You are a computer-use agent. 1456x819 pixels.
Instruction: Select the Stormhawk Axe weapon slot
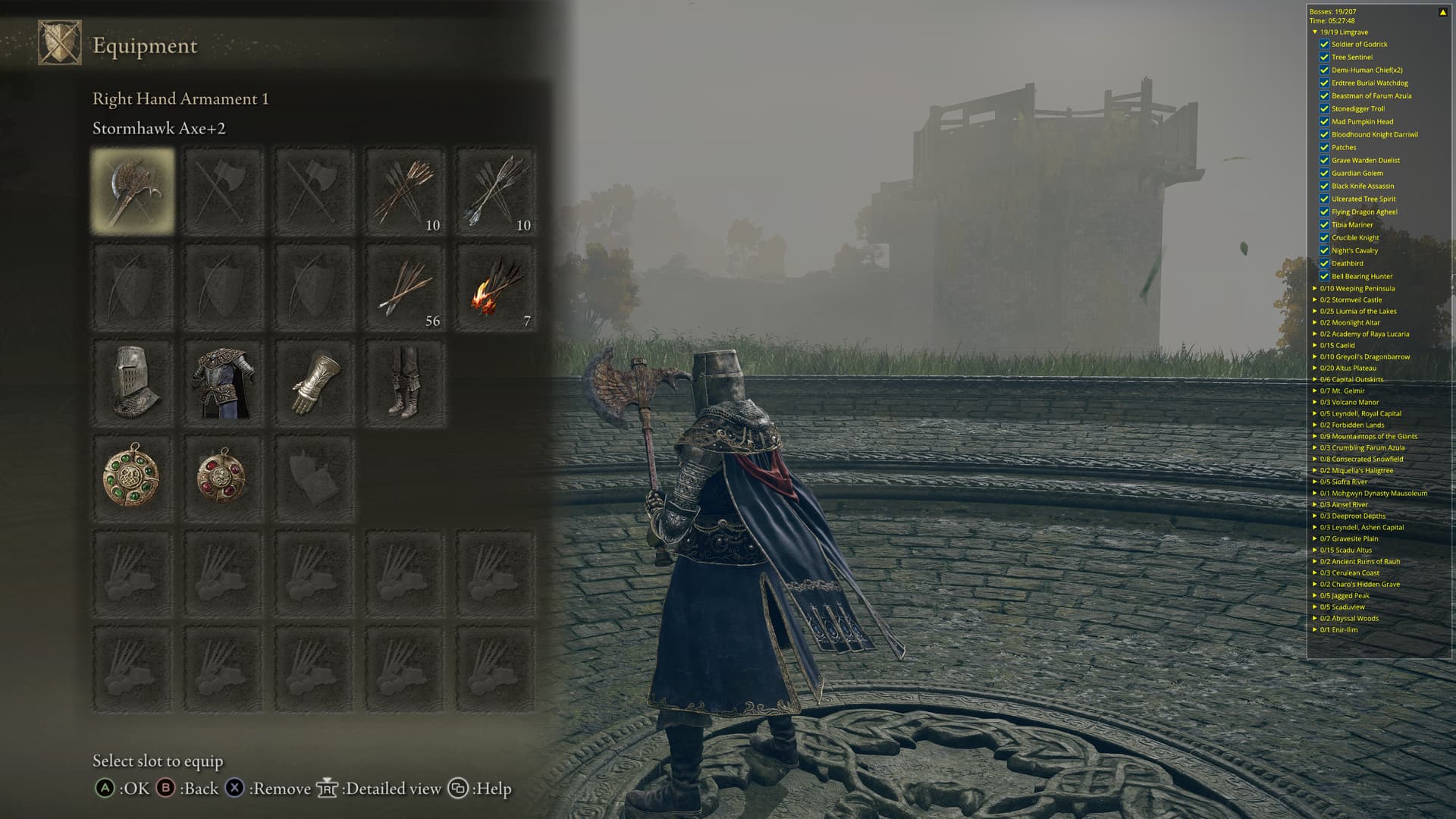[133, 190]
